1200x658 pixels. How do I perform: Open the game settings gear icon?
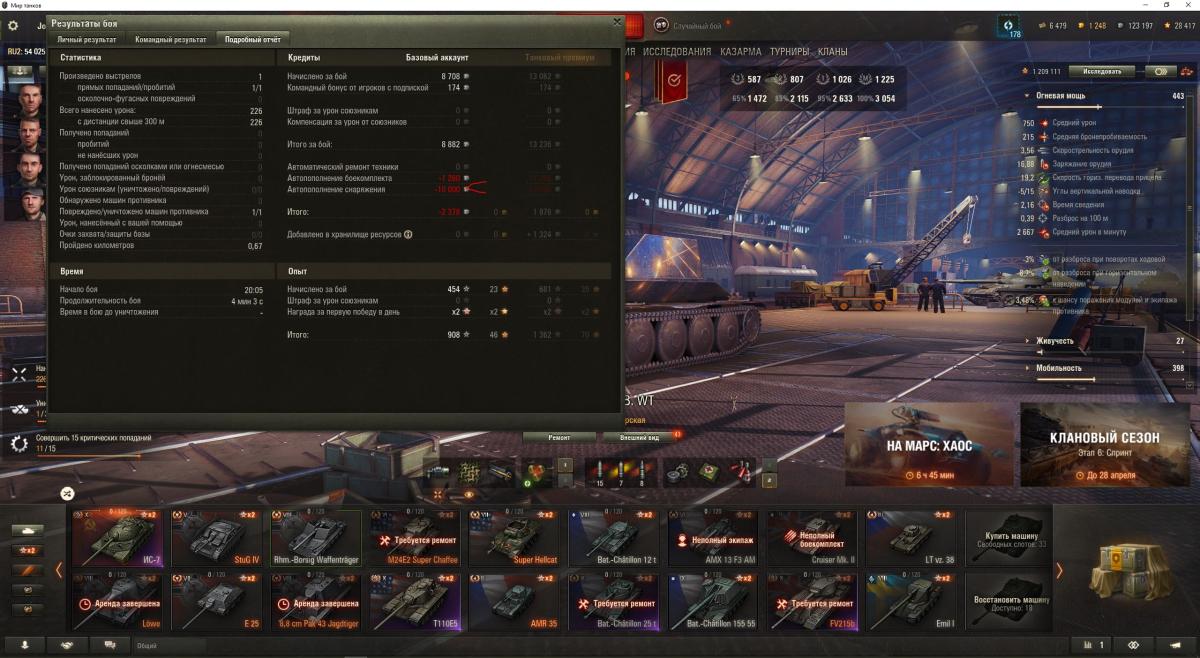pos(13,24)
